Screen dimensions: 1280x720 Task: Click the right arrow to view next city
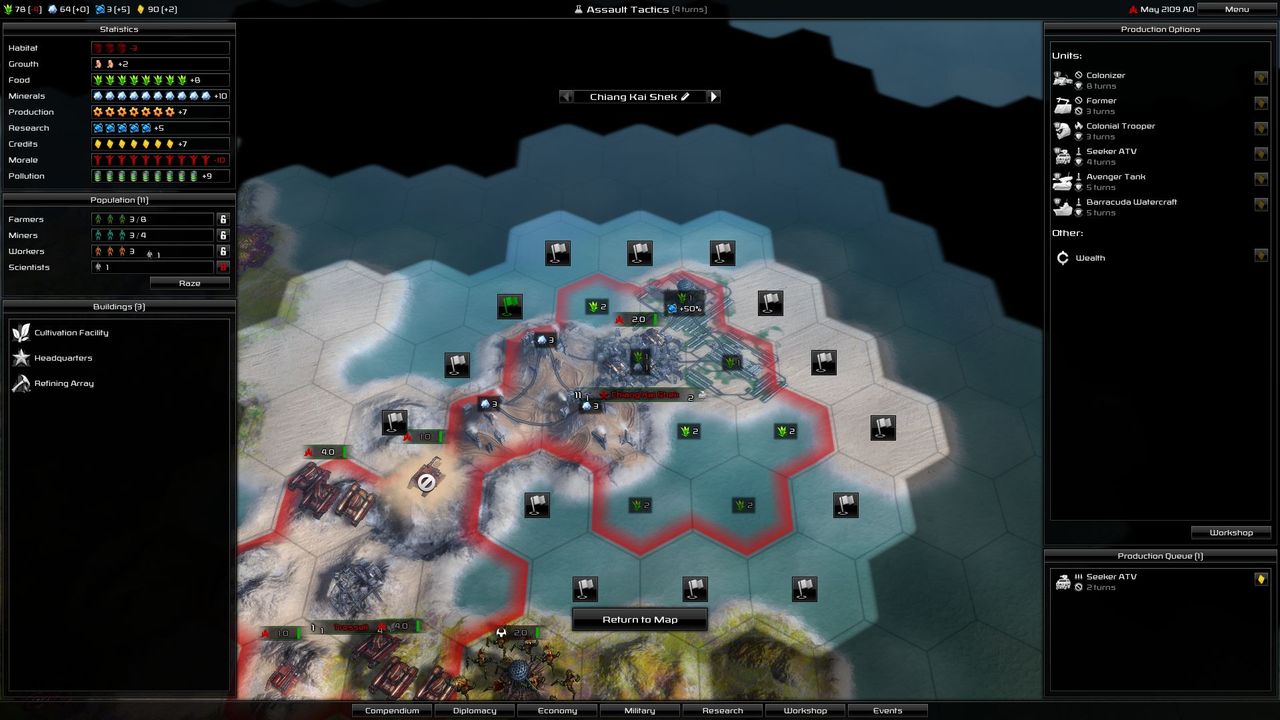[x=713, y=96]
